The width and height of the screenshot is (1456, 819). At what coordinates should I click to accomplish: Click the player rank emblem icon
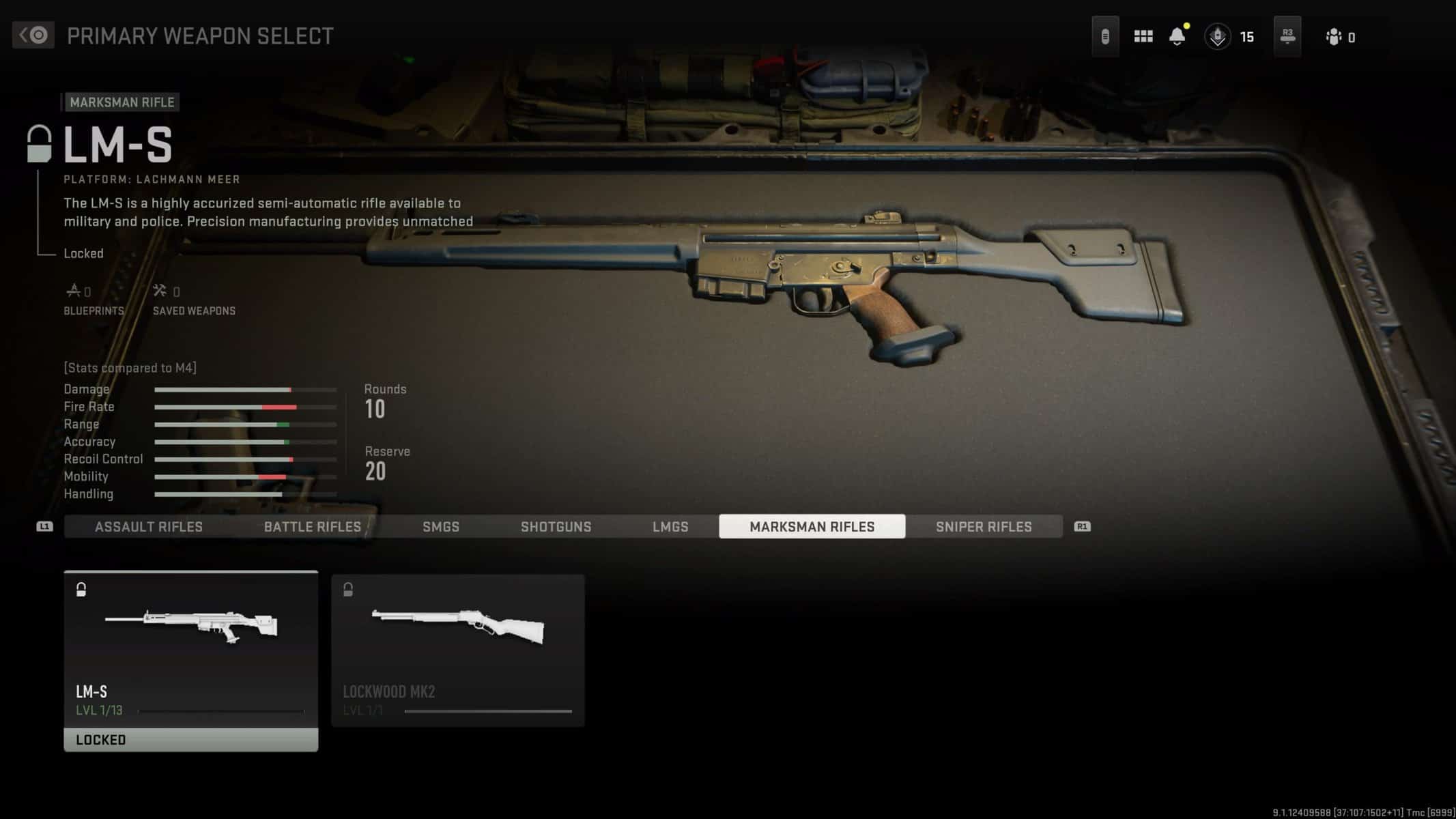pyautogui.click(x=1217, y=36)
